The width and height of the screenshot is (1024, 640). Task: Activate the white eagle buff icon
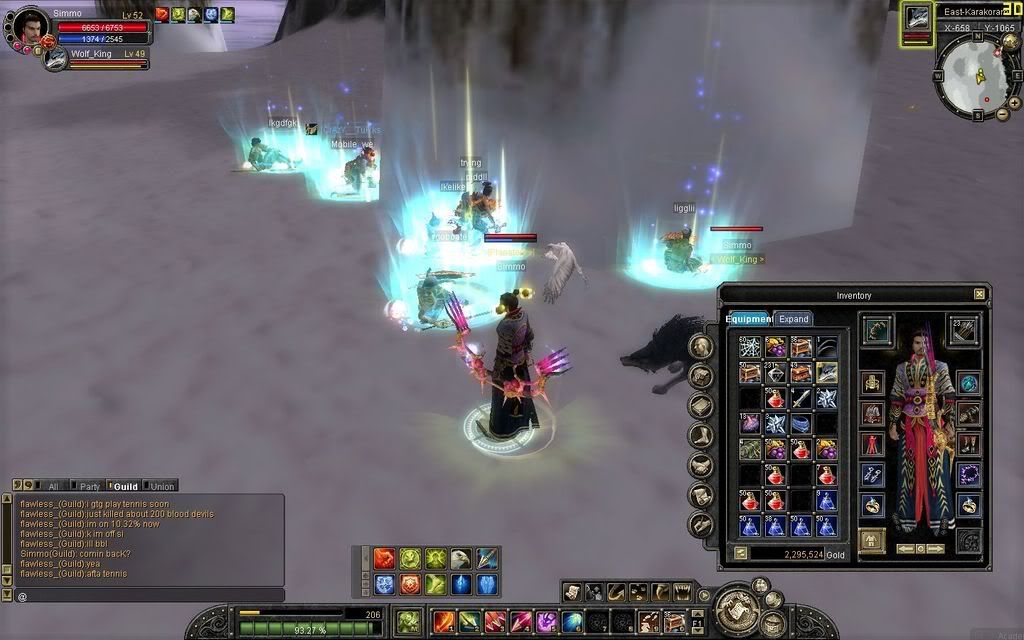pyautogui.click(x=460, y=559)
